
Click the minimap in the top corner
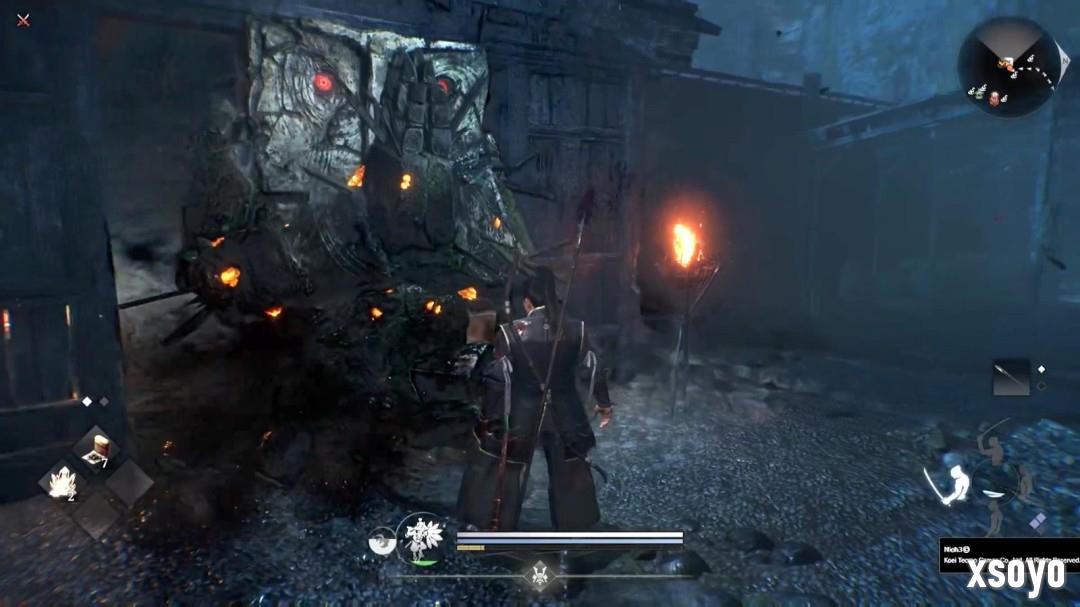pos(1008,66)
